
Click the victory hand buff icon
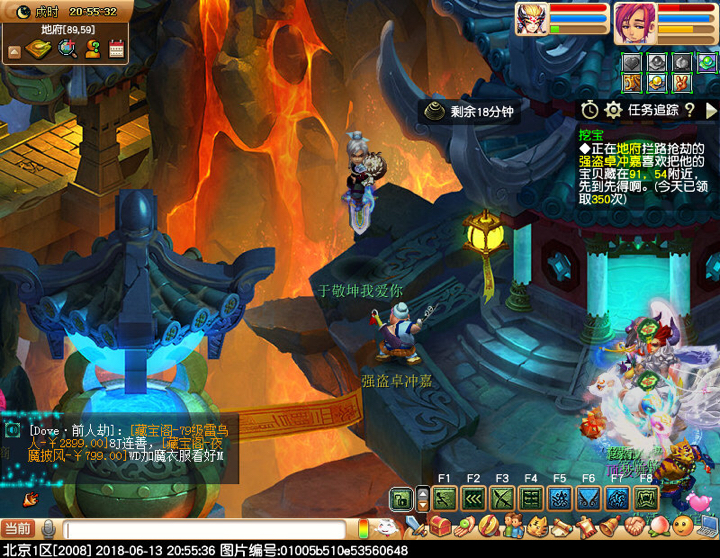click(681, 82)
